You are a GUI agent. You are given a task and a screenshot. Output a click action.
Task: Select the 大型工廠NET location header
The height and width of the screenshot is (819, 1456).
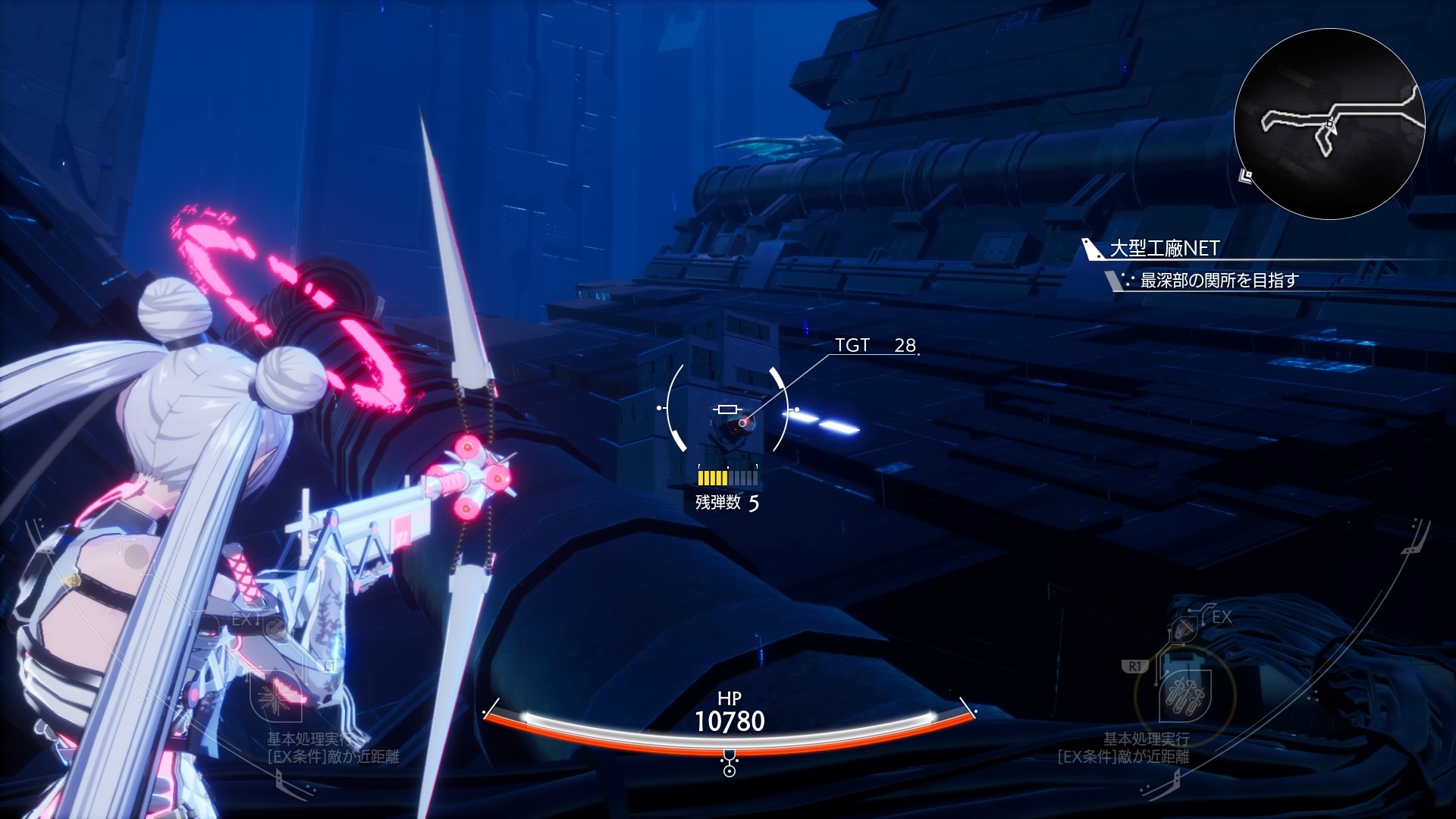coord(1164,249)
